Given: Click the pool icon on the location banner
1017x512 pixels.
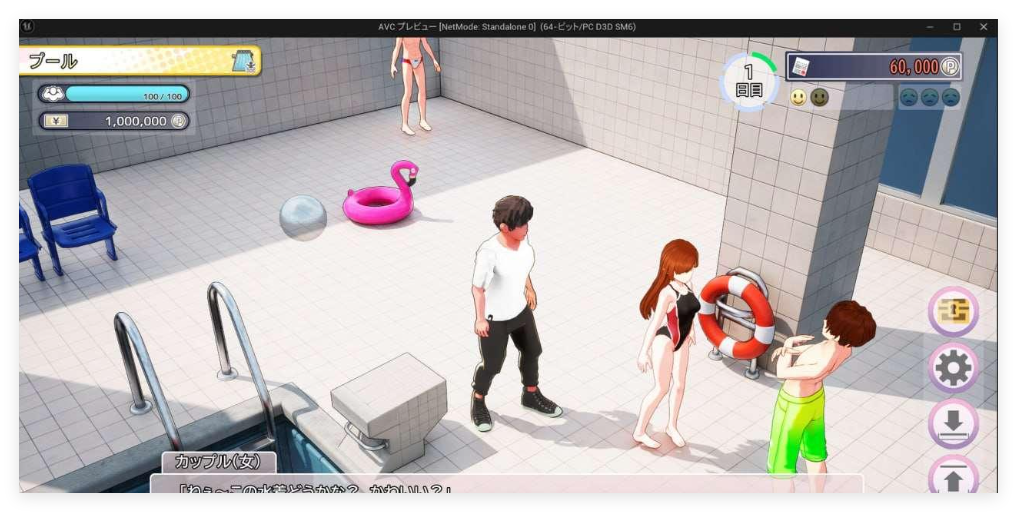Looking at the screenshot, I should coord(244,61).
